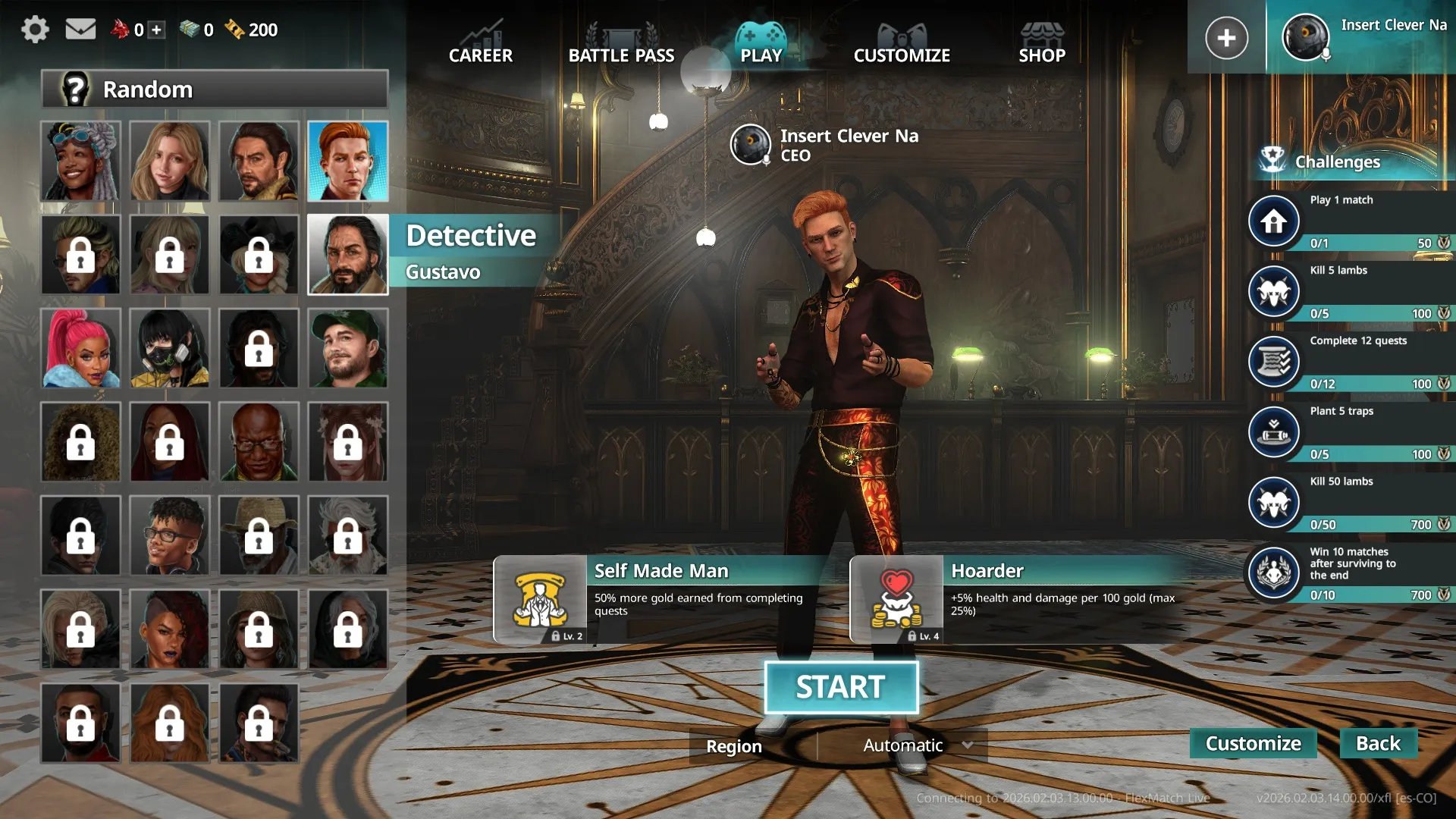Pick the red-haired man character portrait
The height and width of the screenshot is (819, 1456).
(x=348, y=161)
